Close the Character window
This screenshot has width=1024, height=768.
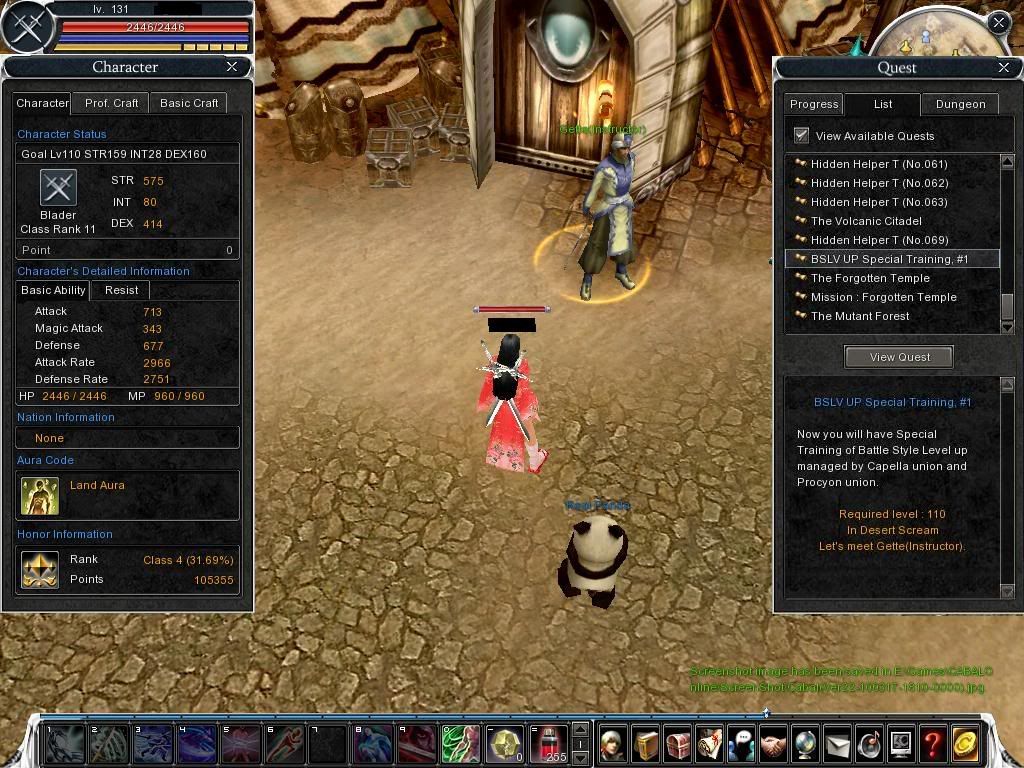click(232, 67)
